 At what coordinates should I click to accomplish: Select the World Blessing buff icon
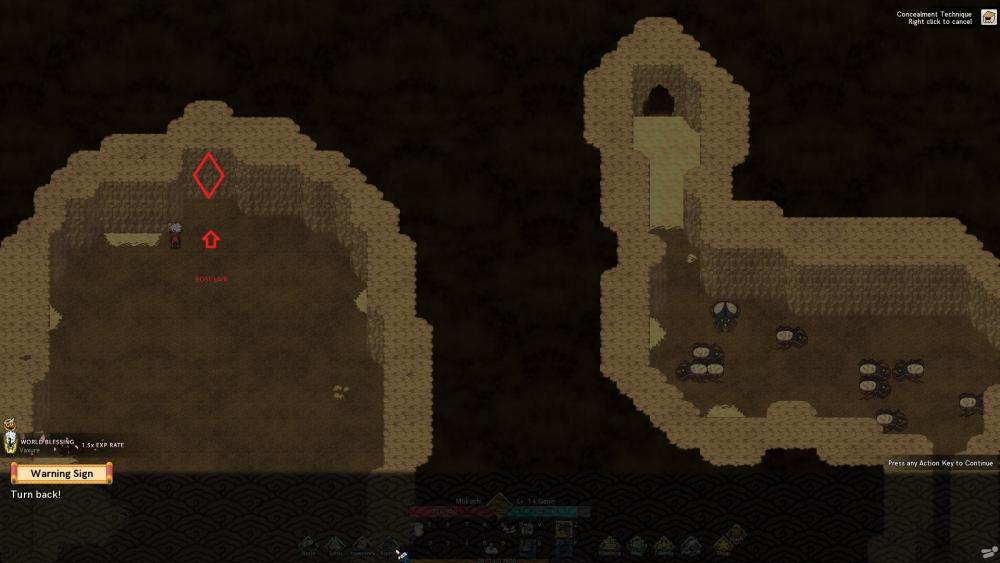[11, 443]
